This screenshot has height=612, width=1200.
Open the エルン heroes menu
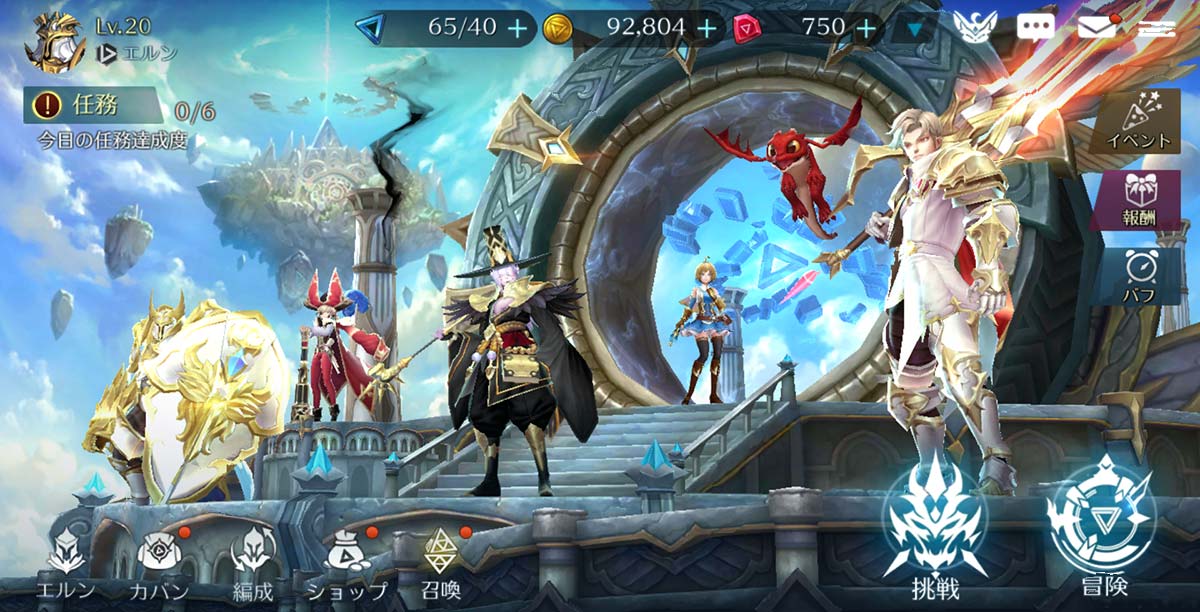[66, 565]
